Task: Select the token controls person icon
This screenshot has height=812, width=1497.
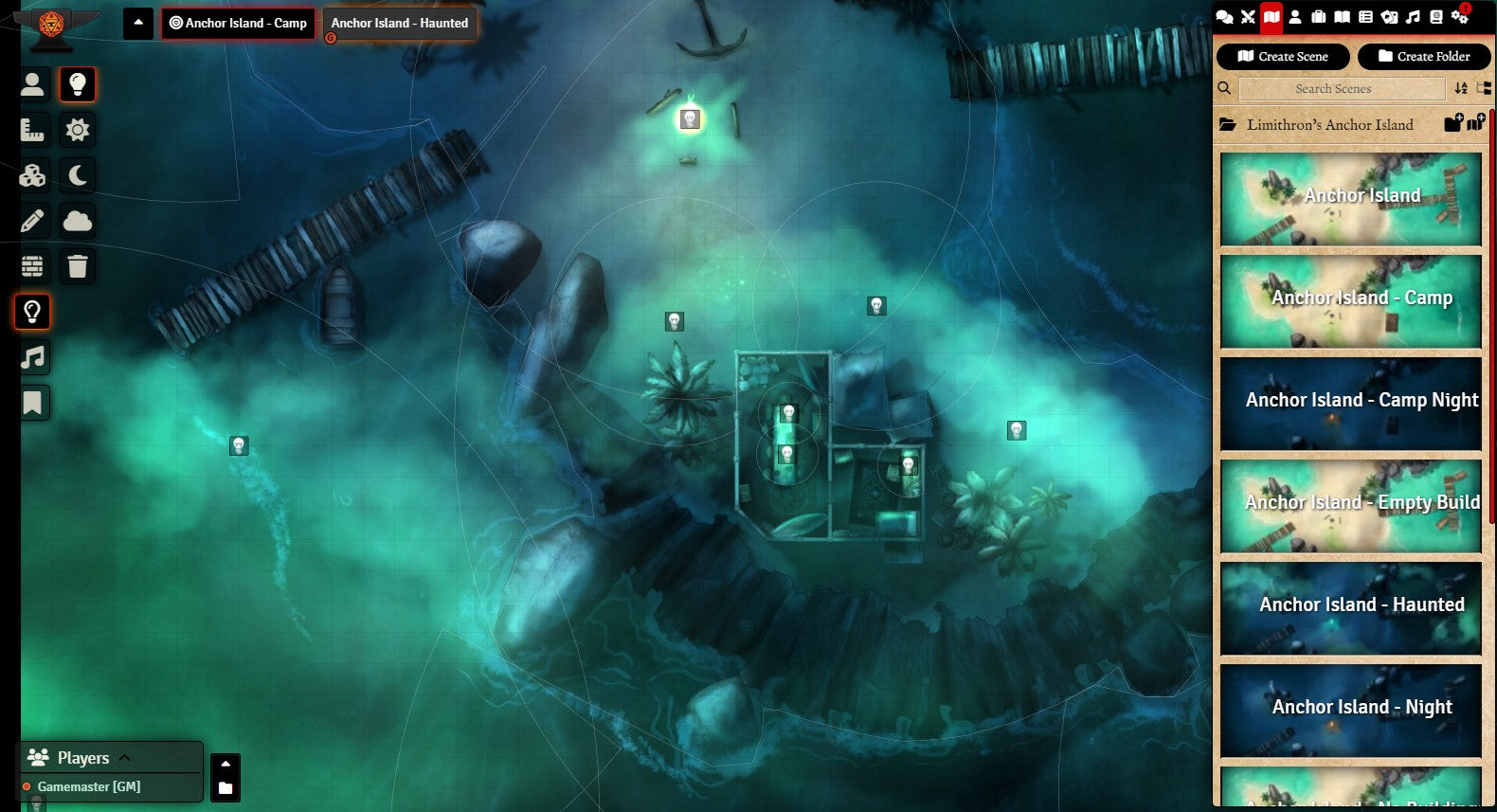Action: click(x=32, y=84)
